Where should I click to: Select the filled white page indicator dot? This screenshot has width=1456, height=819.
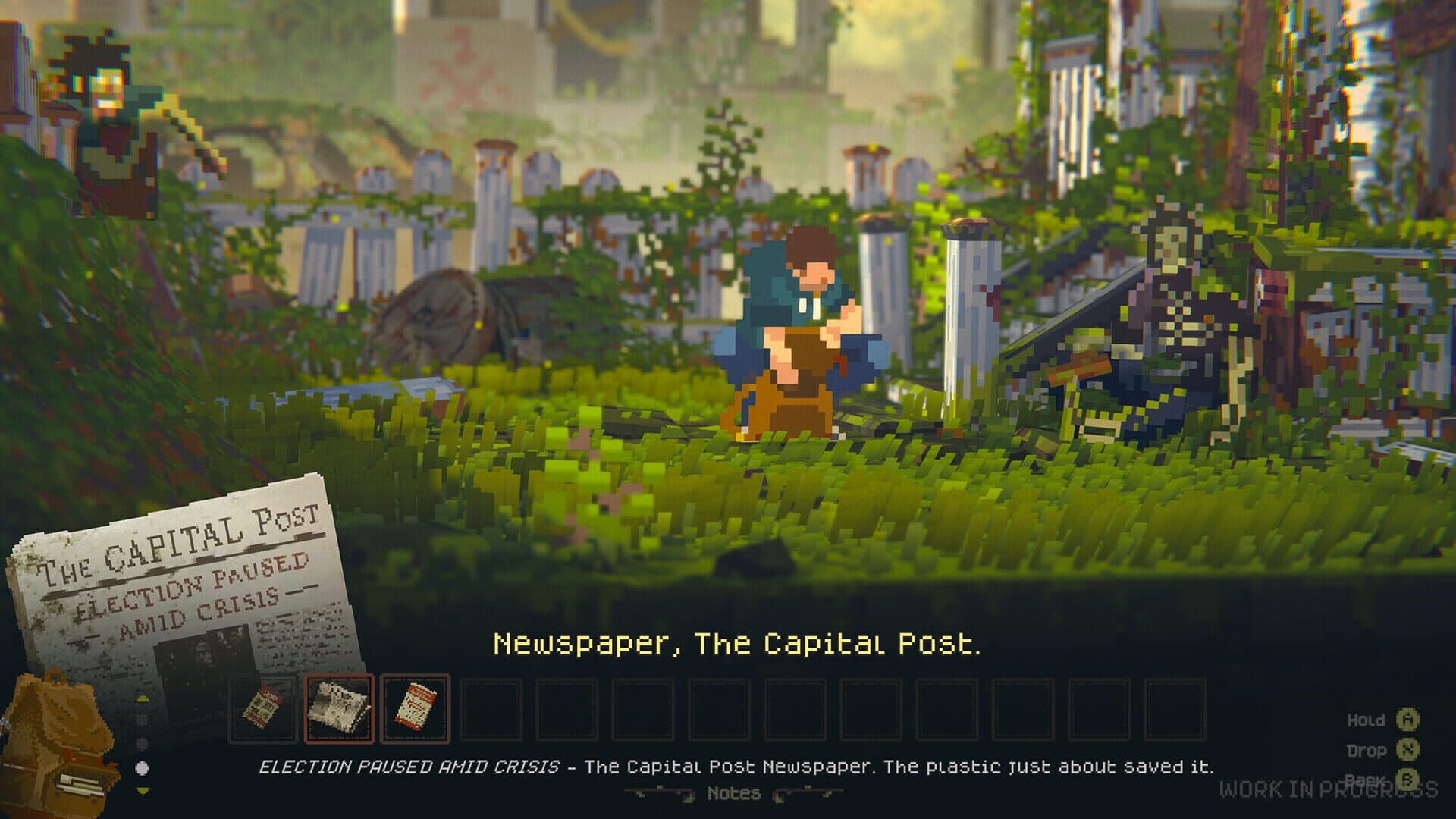point(142,768)
